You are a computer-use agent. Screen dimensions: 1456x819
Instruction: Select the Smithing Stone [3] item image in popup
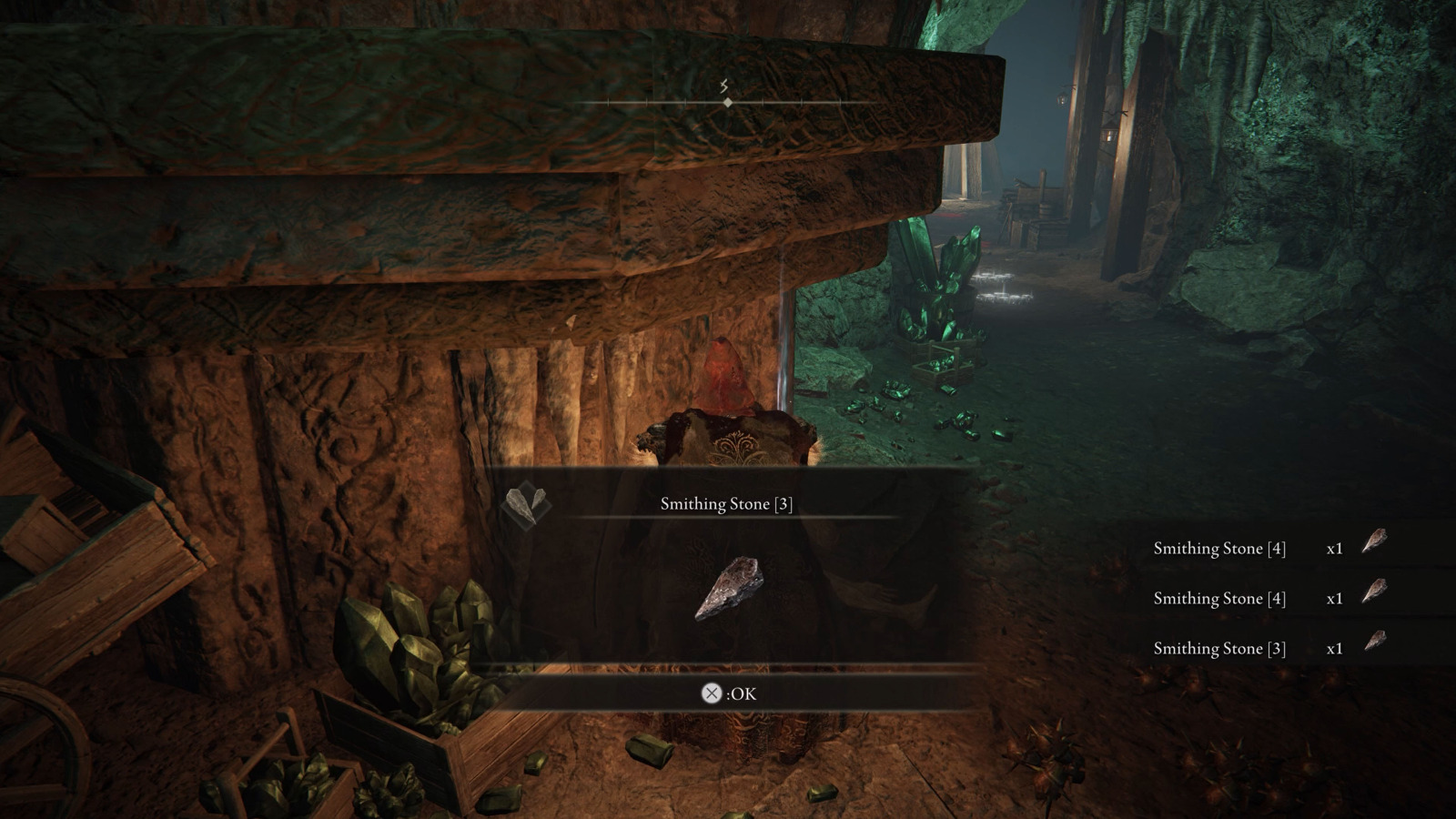(x=729, y=588)
